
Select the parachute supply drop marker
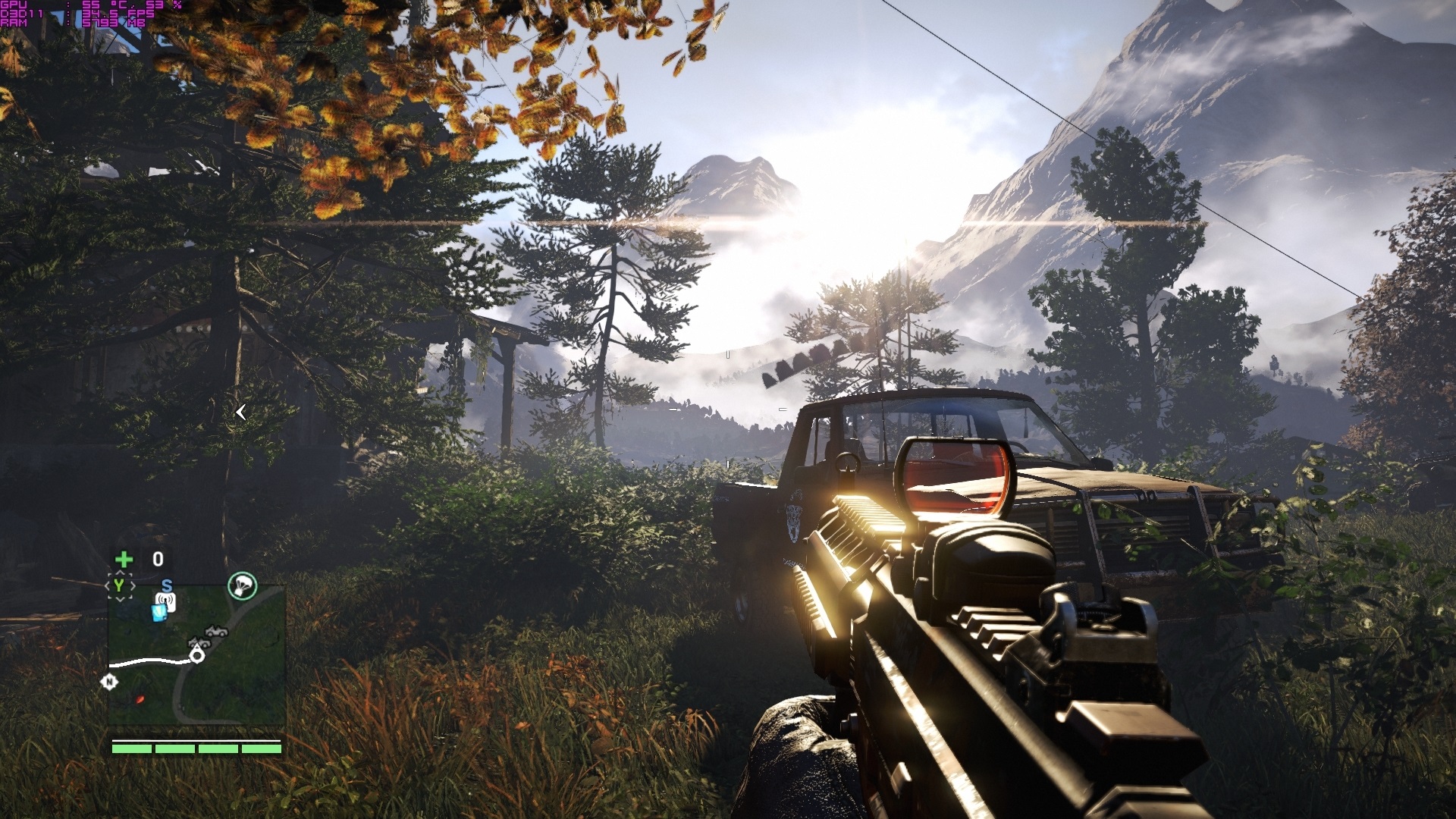[x=242, y=585]
